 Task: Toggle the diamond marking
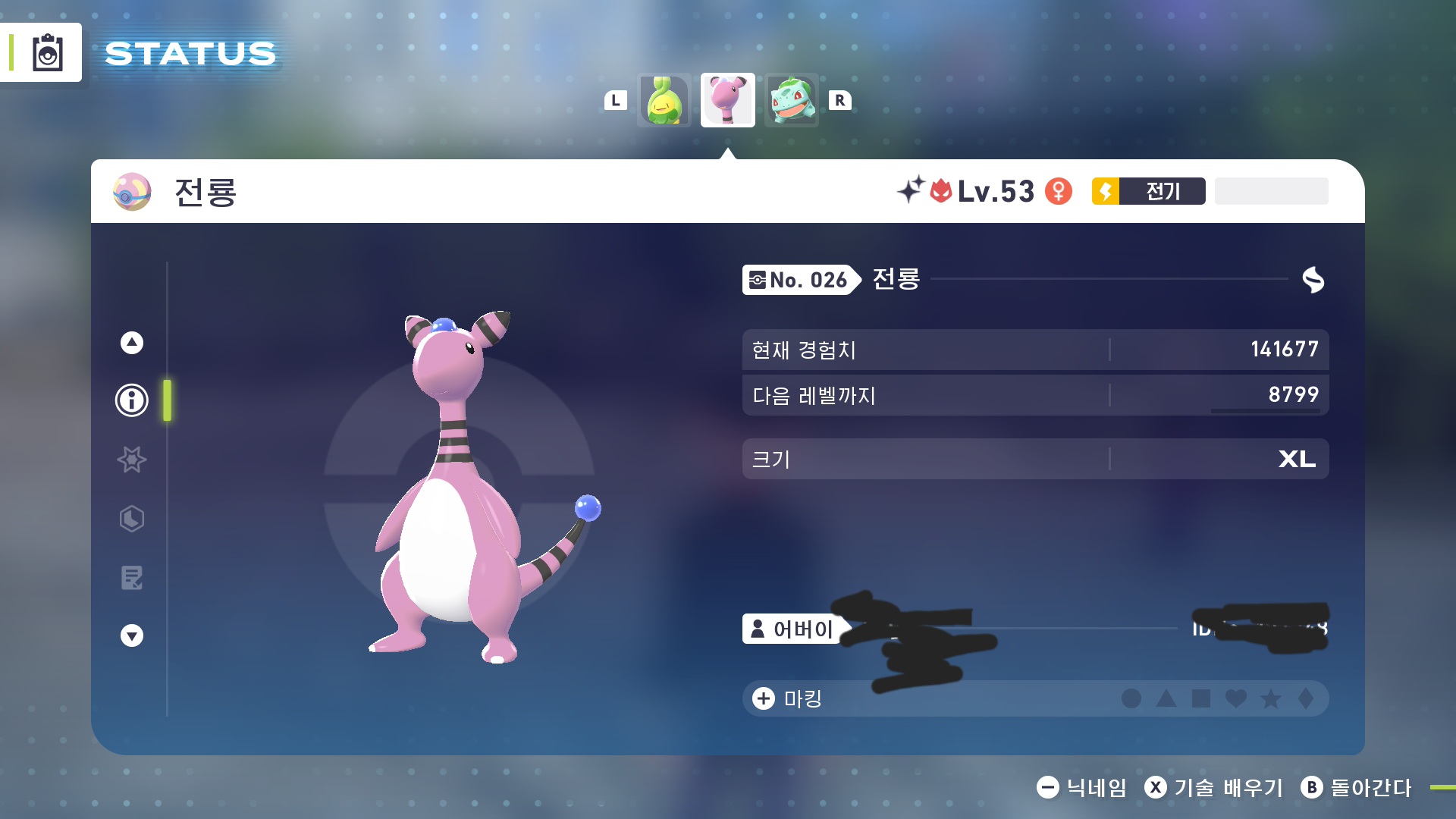(x=1306, y=698)
